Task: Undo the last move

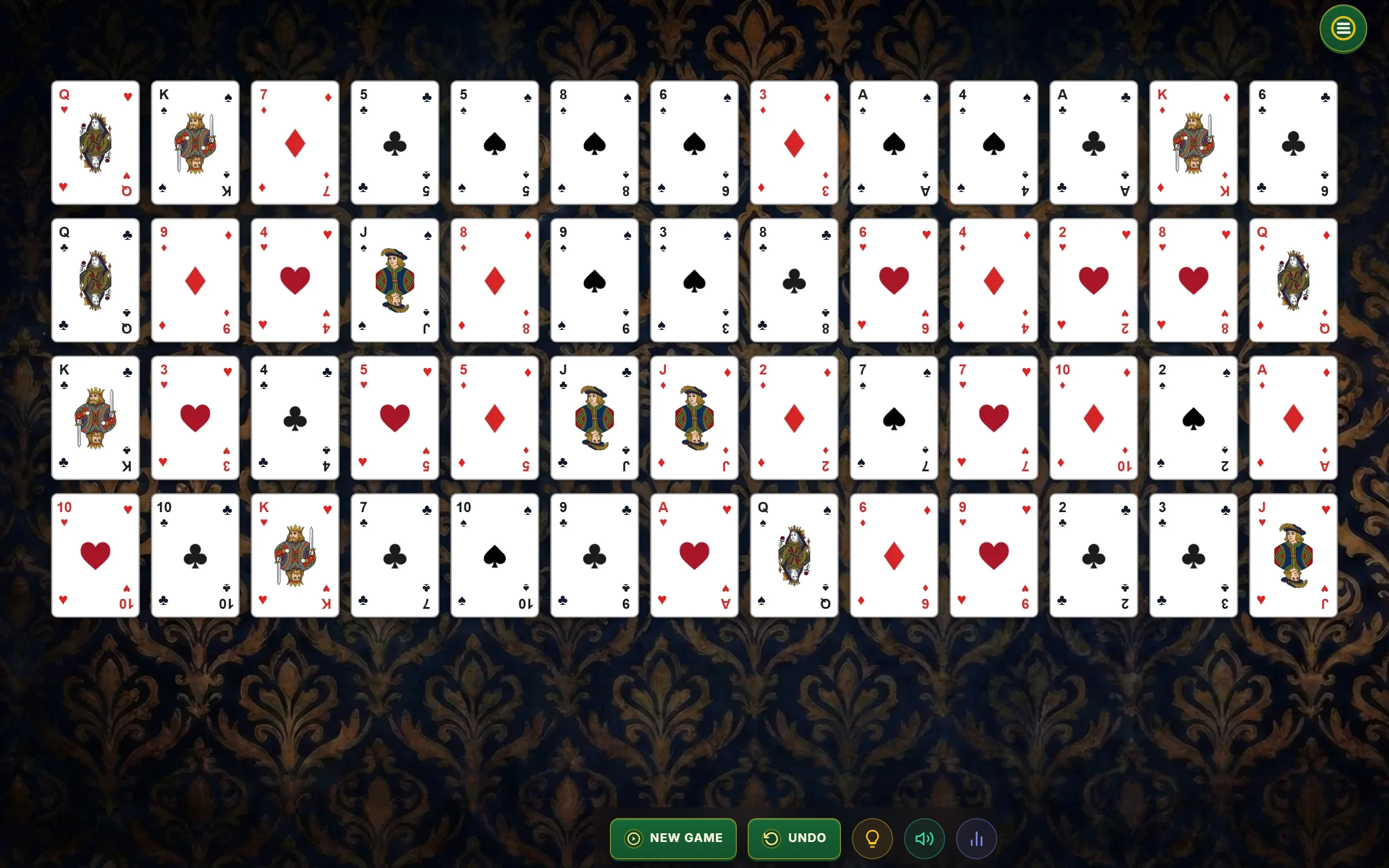Action: (x=794, y=838)
